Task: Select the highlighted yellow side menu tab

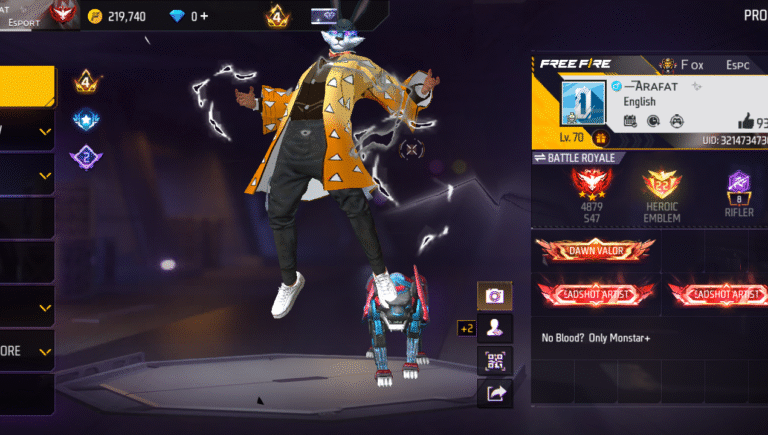Action: [x=27, y=87]
